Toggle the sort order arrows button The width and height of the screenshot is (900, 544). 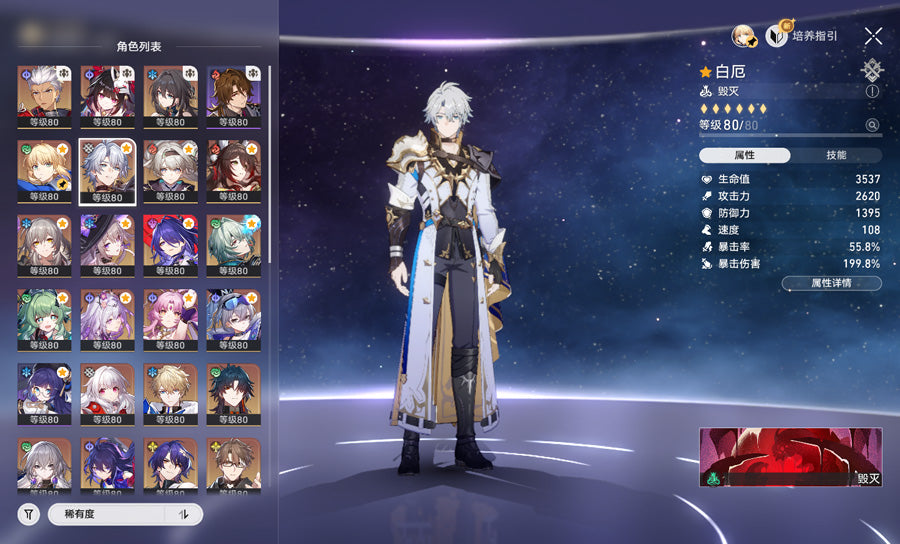[x=183, y=514]
